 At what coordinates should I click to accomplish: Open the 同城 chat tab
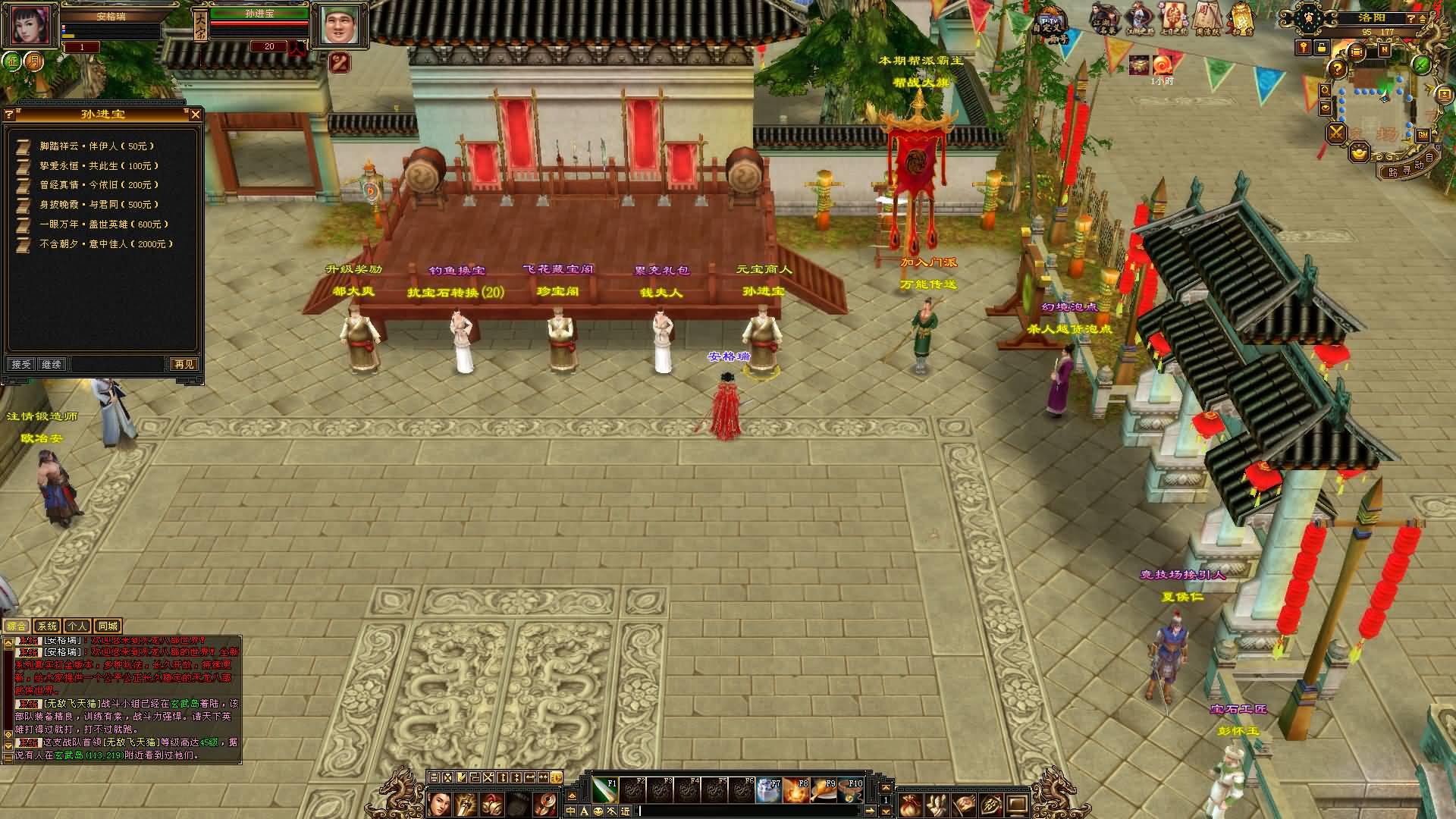pos(108,626)
